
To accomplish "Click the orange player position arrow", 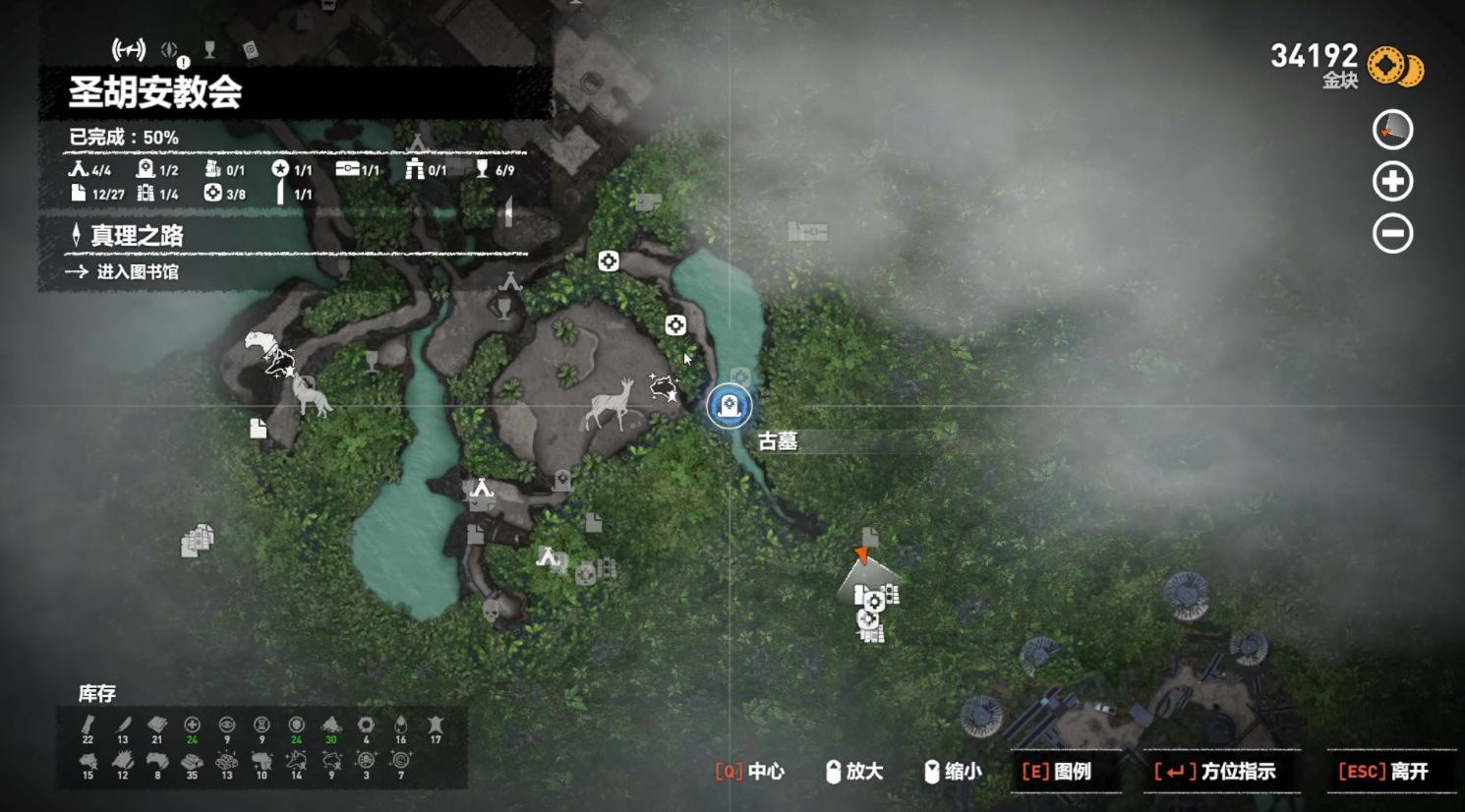I will tap(861, 555).
